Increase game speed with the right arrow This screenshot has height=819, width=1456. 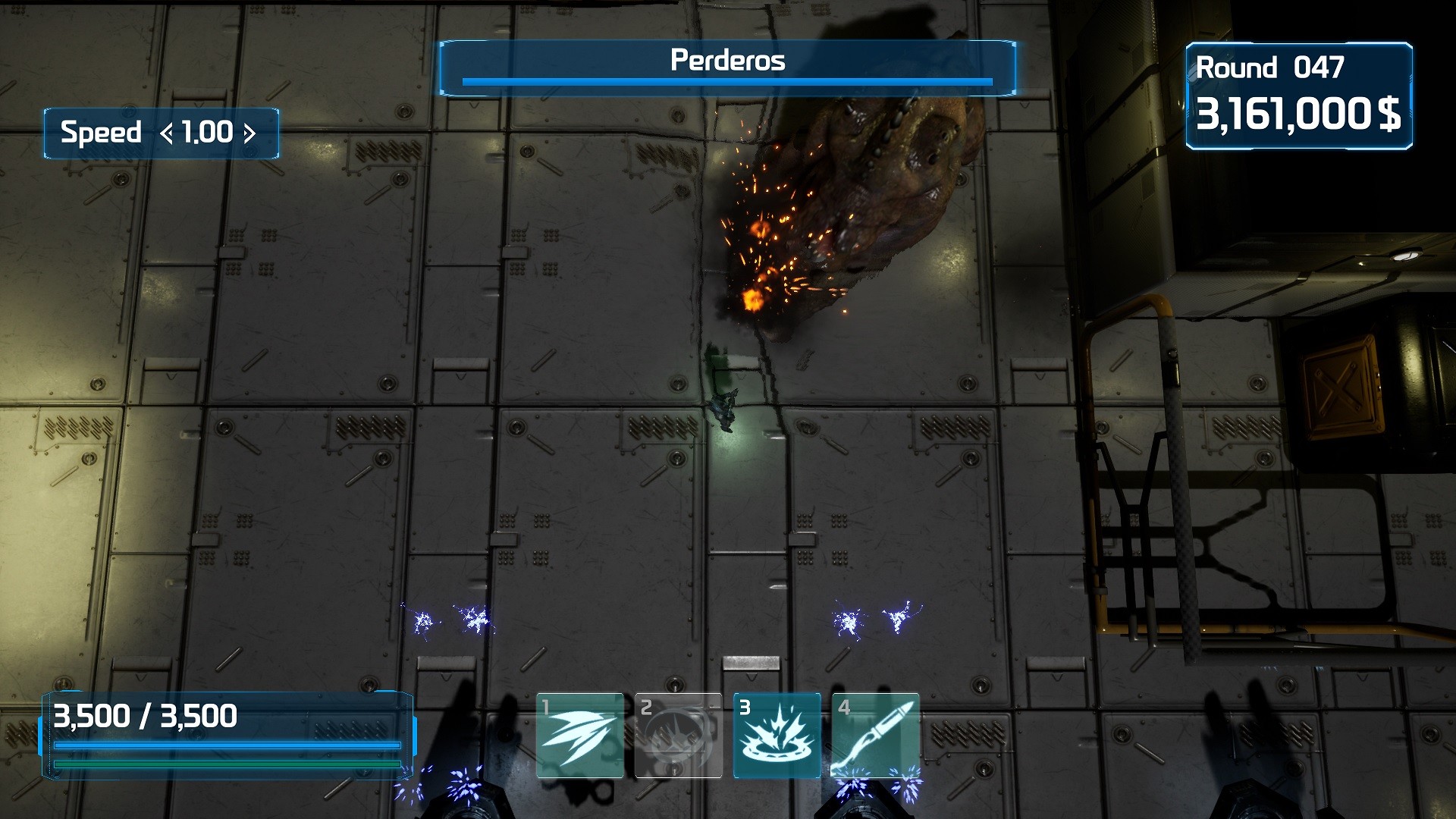pos(250,133)
